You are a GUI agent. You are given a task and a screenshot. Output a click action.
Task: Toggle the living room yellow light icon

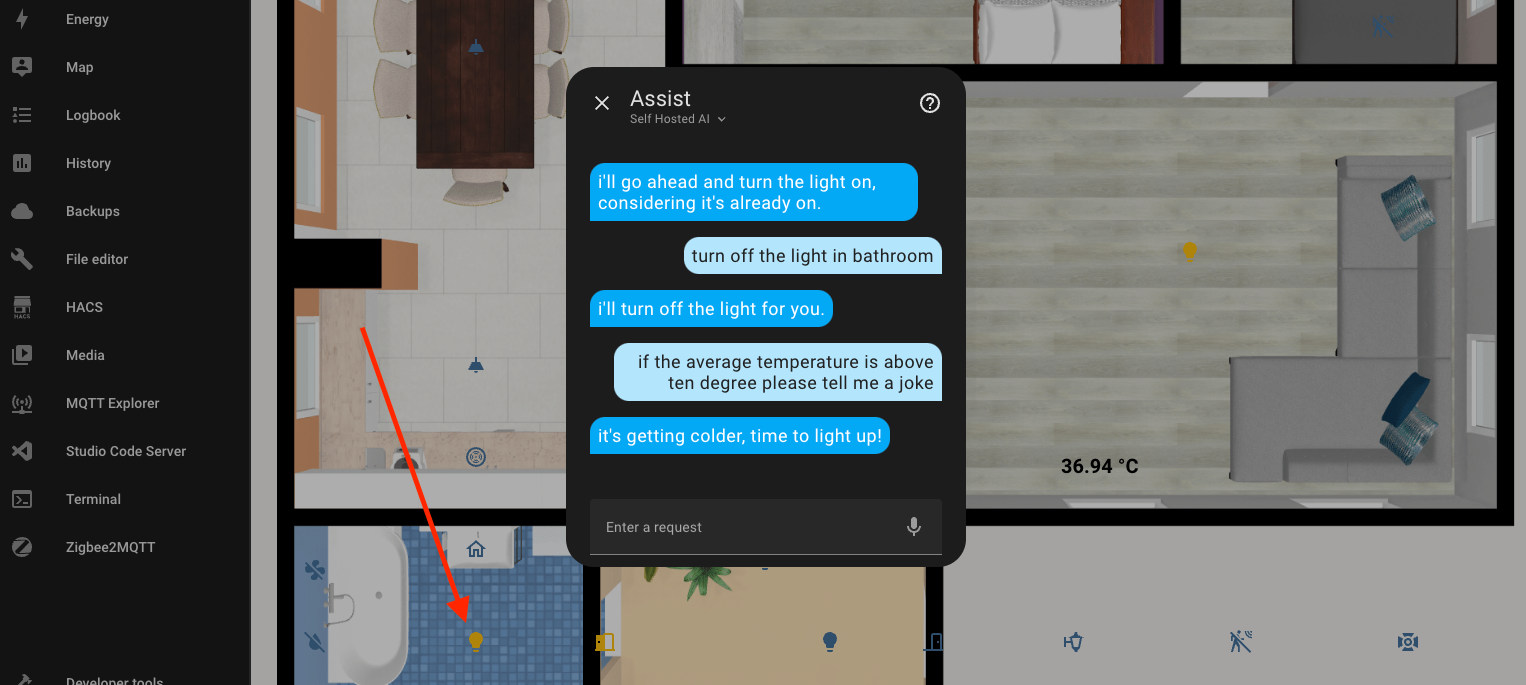click(x=1189, y=251)
